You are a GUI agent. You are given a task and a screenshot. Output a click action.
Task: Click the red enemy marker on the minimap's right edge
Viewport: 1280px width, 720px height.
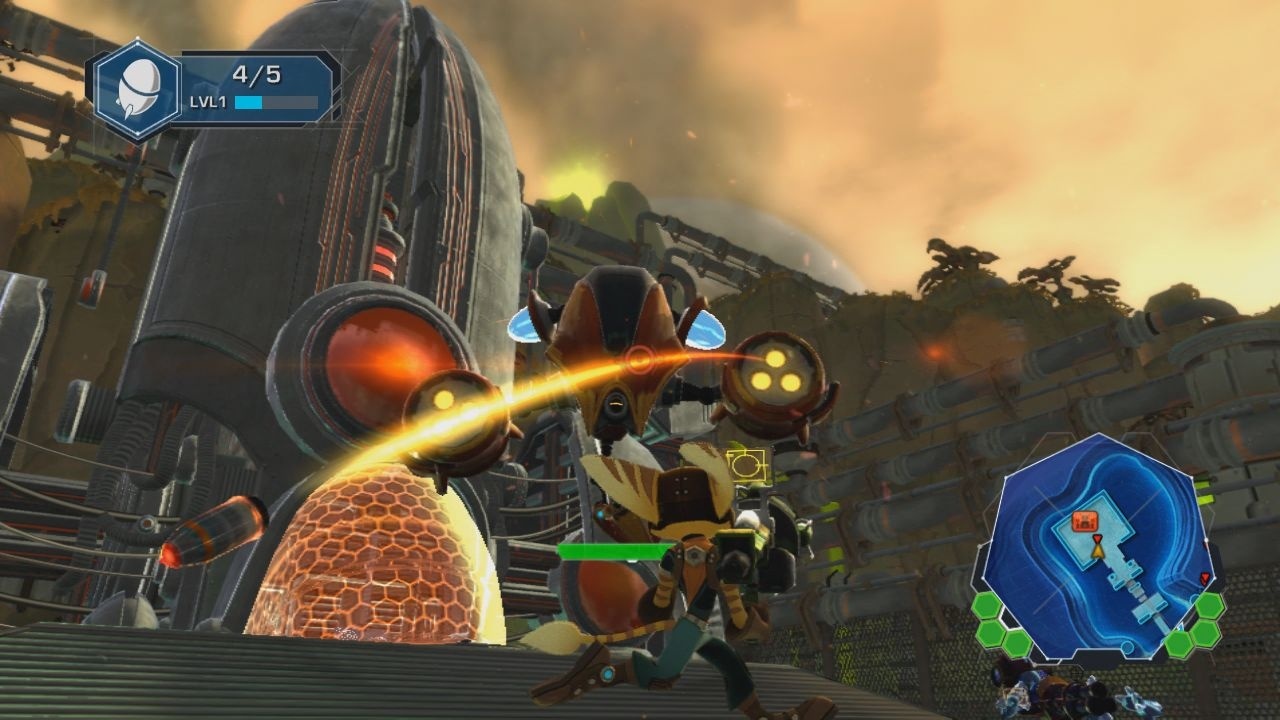1205,578
